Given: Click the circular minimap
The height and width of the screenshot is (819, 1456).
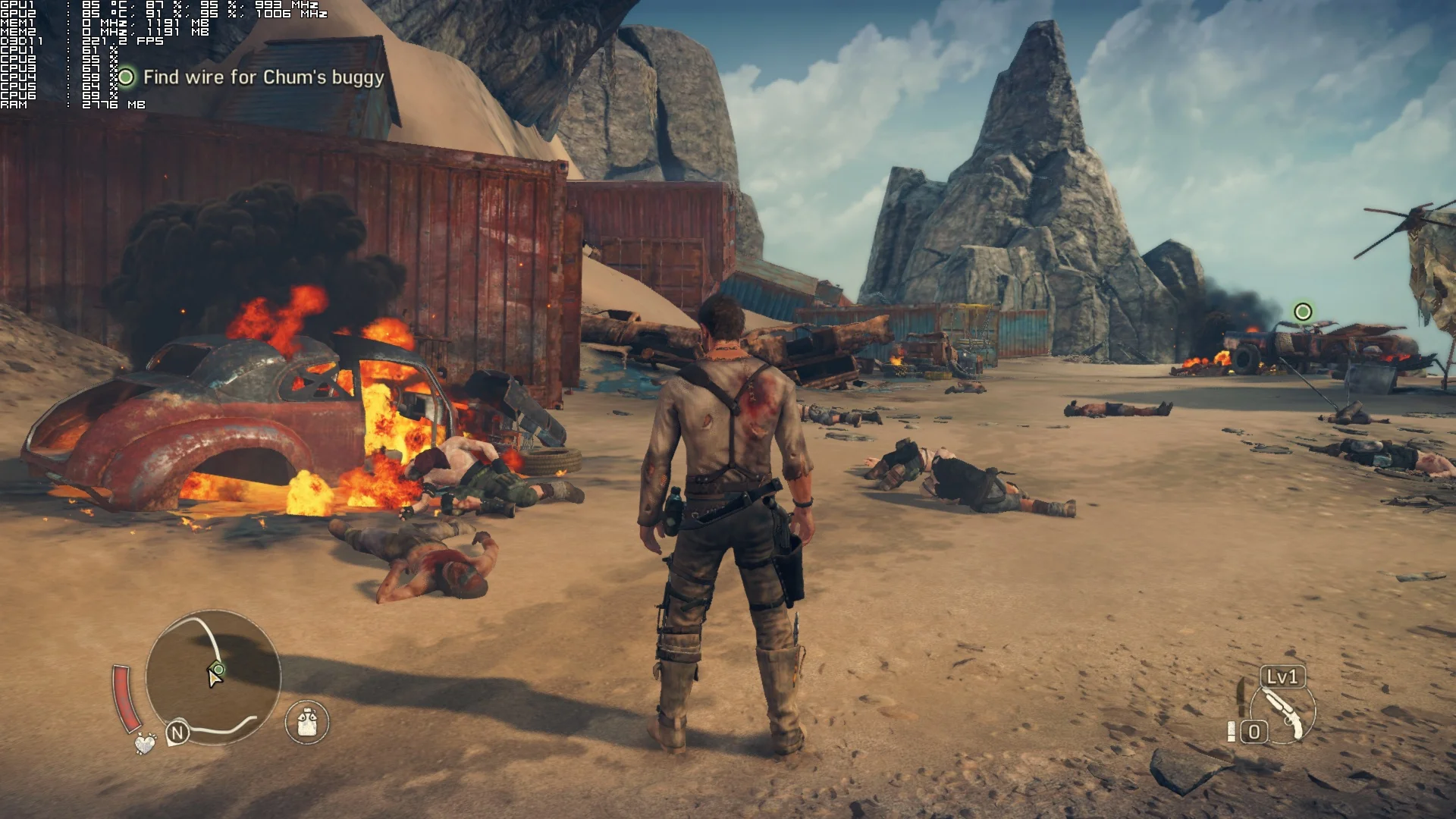Looking at the screenshot, I should pos(213,676).
